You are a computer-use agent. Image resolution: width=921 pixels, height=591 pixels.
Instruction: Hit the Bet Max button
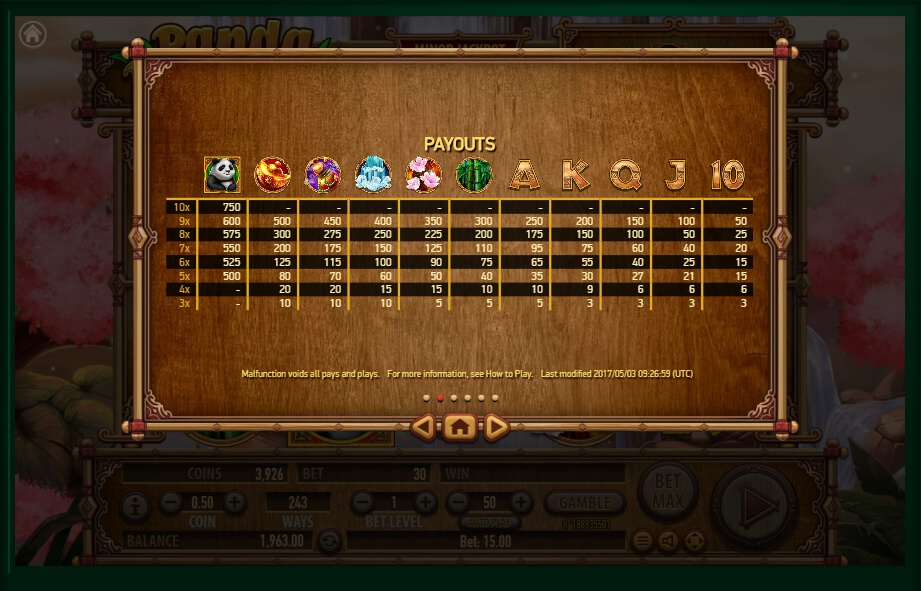point(667,488)
